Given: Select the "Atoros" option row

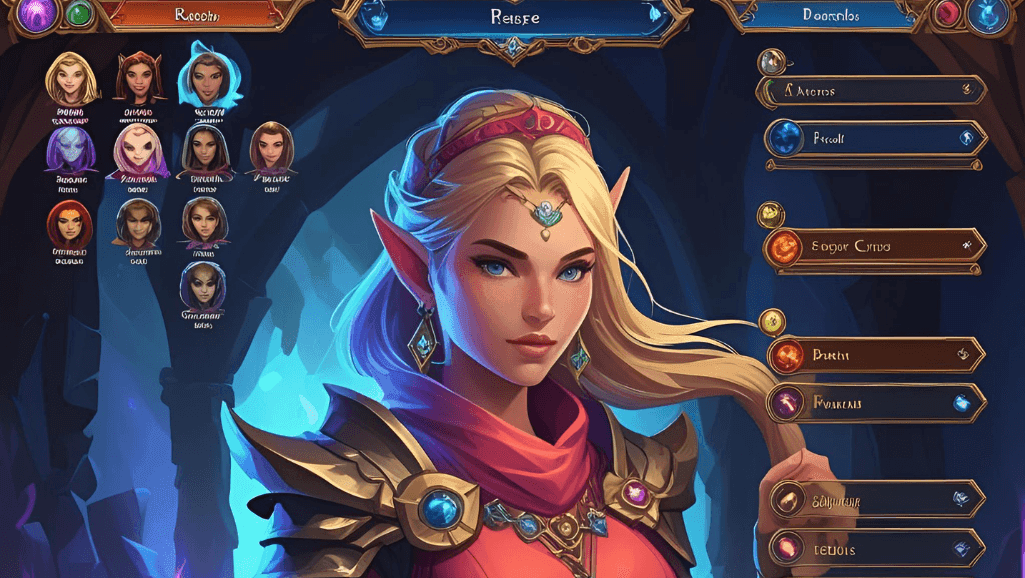Looking at the screenshot, I should (x=872, y=91).
